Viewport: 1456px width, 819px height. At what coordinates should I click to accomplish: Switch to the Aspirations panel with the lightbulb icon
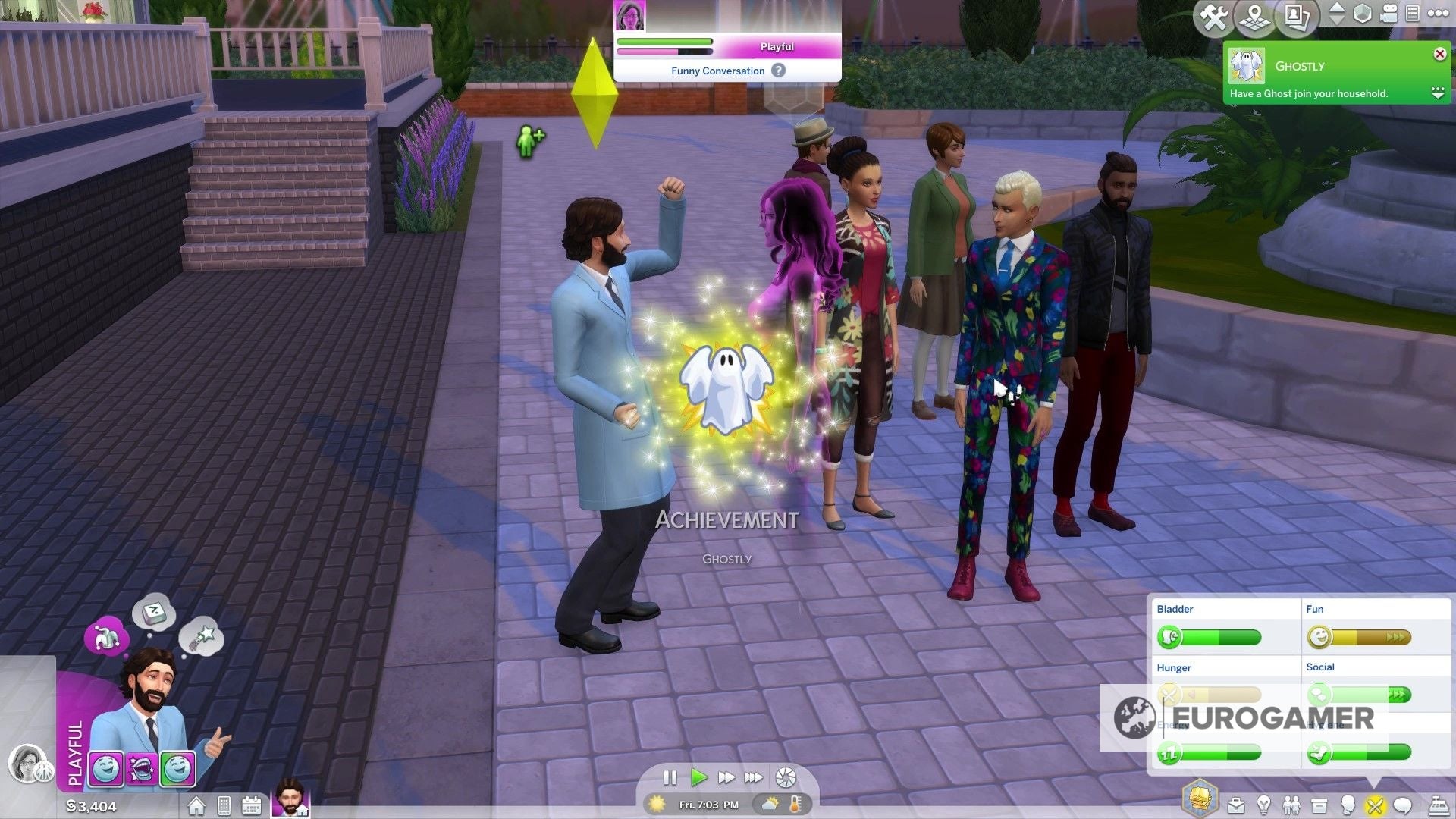tap(1263, 805)
